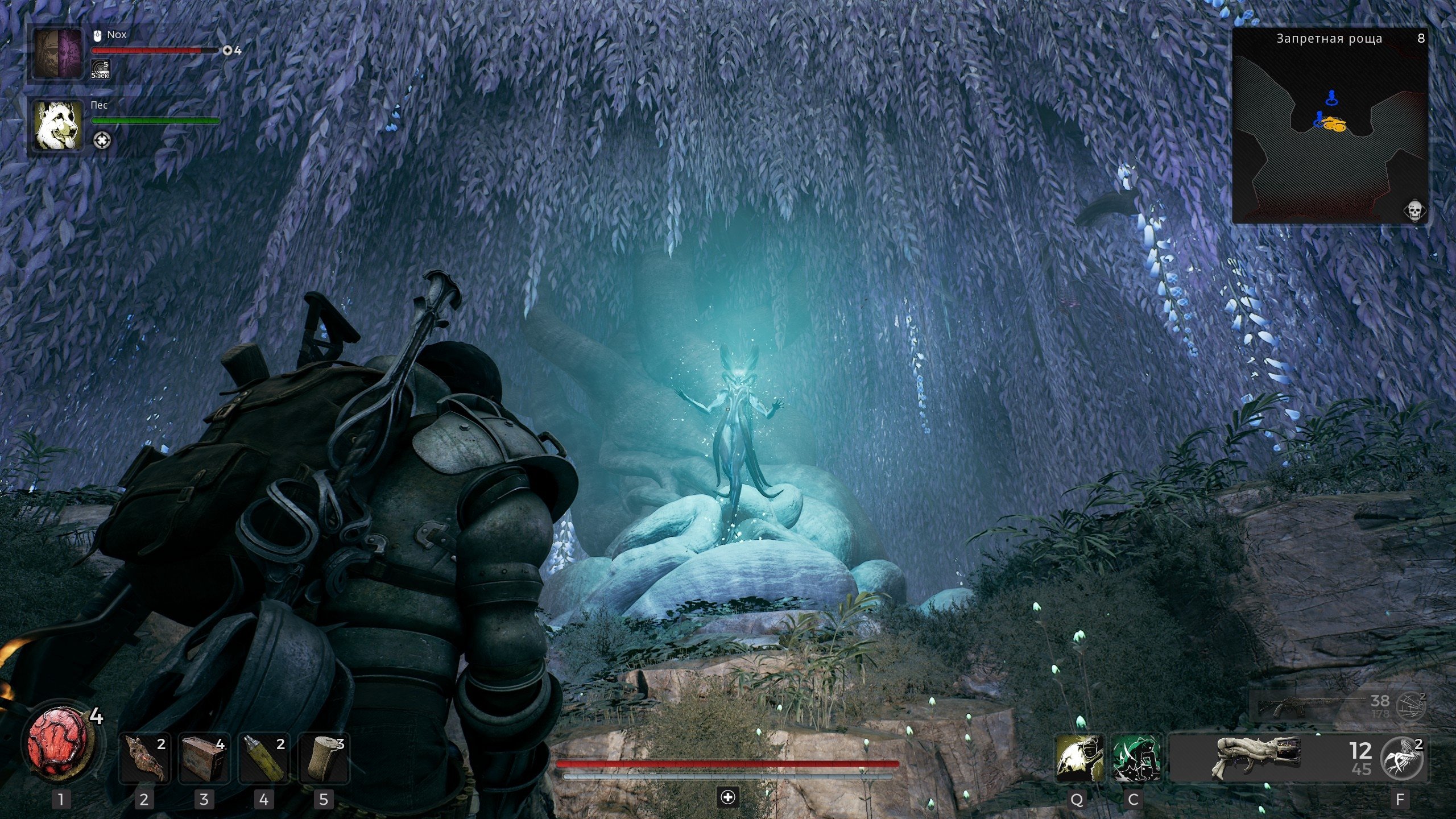The image size is (1456, 819).
Task: Select the equipped bone handgun weapon
Action: tap(1257, 758)
